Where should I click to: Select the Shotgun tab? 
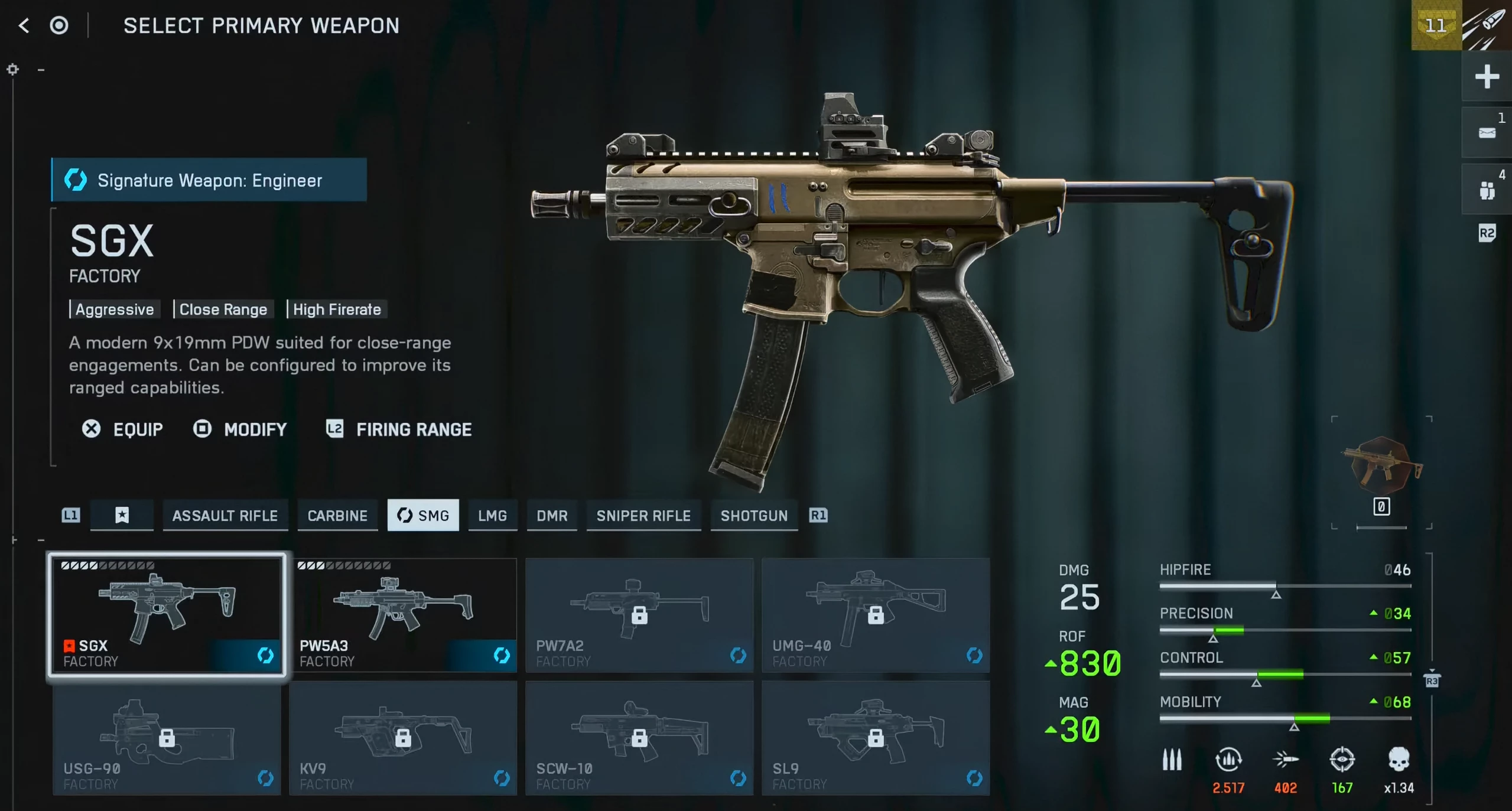point(754,516)
